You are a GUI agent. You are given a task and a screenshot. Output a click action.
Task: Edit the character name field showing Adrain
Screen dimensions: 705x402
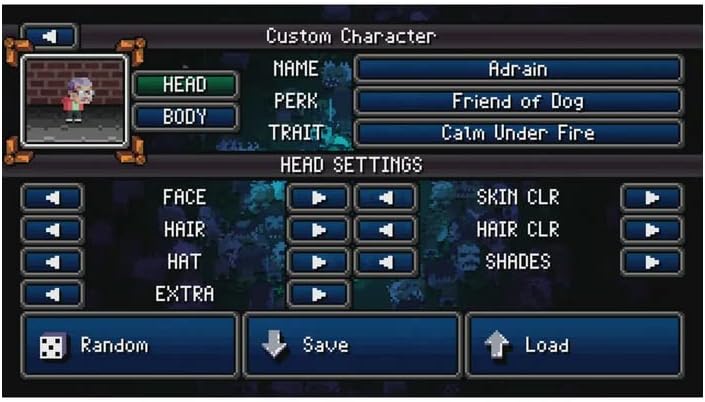(518, 70)
